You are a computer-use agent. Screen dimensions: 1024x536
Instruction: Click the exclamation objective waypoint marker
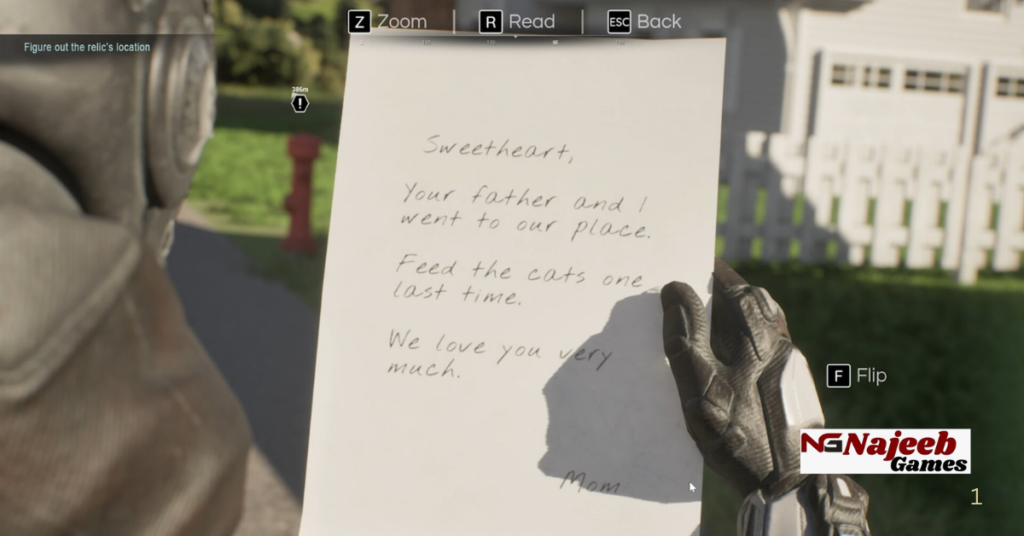click(x=300, y=103)
